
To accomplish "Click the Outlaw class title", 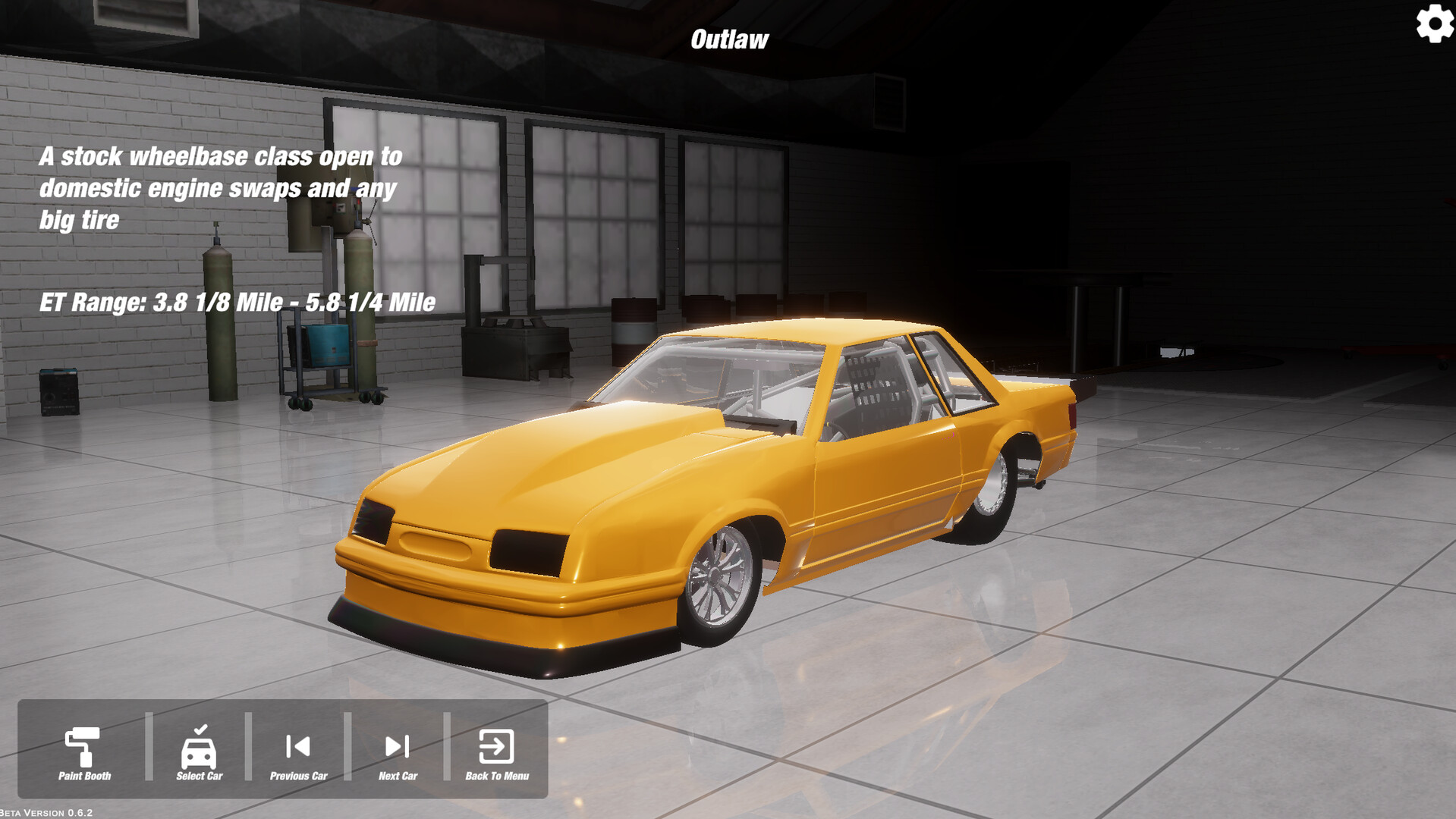I will pos(729,38).
